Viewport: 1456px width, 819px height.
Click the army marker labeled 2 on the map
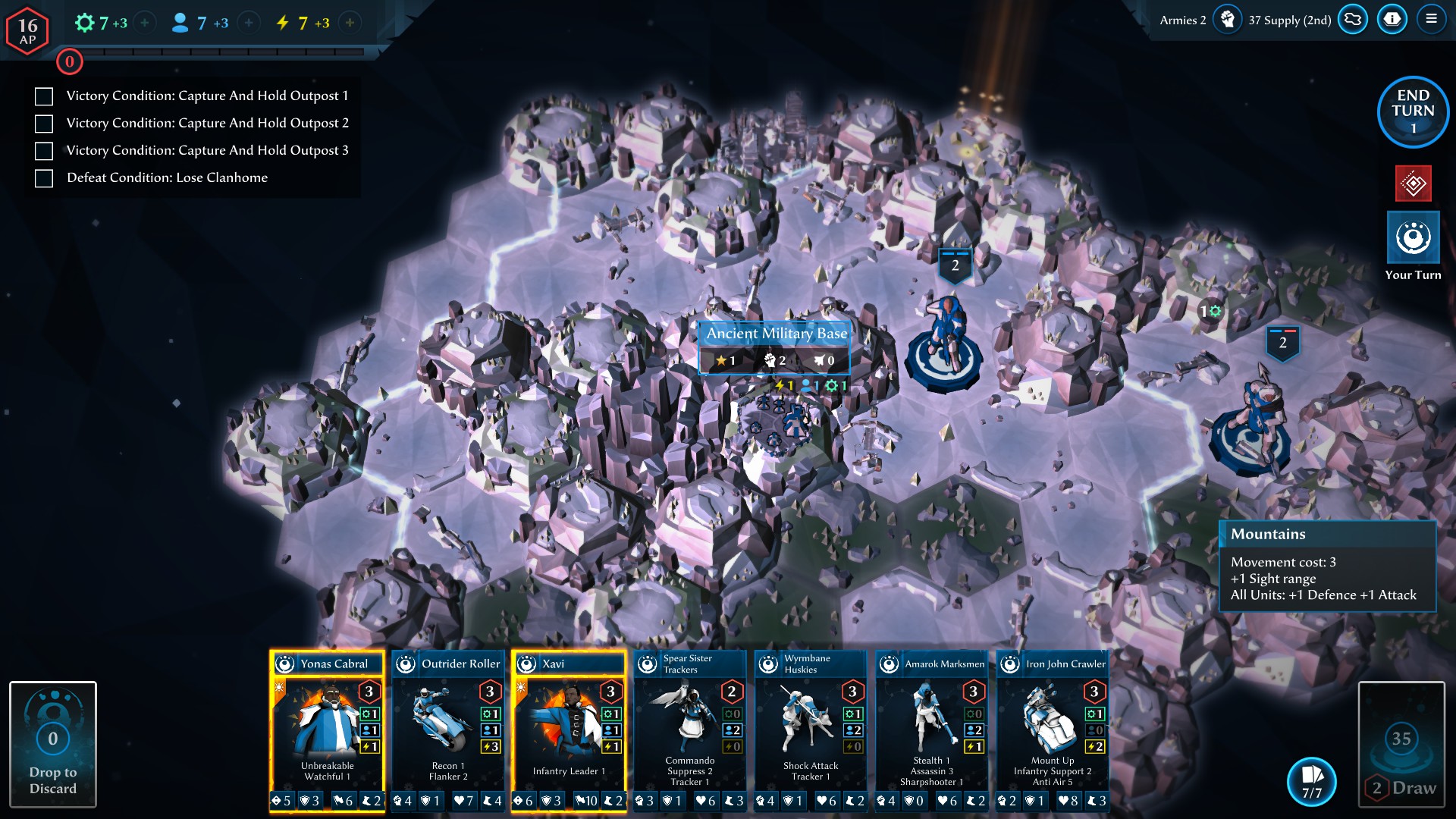(x=954, y=265)
